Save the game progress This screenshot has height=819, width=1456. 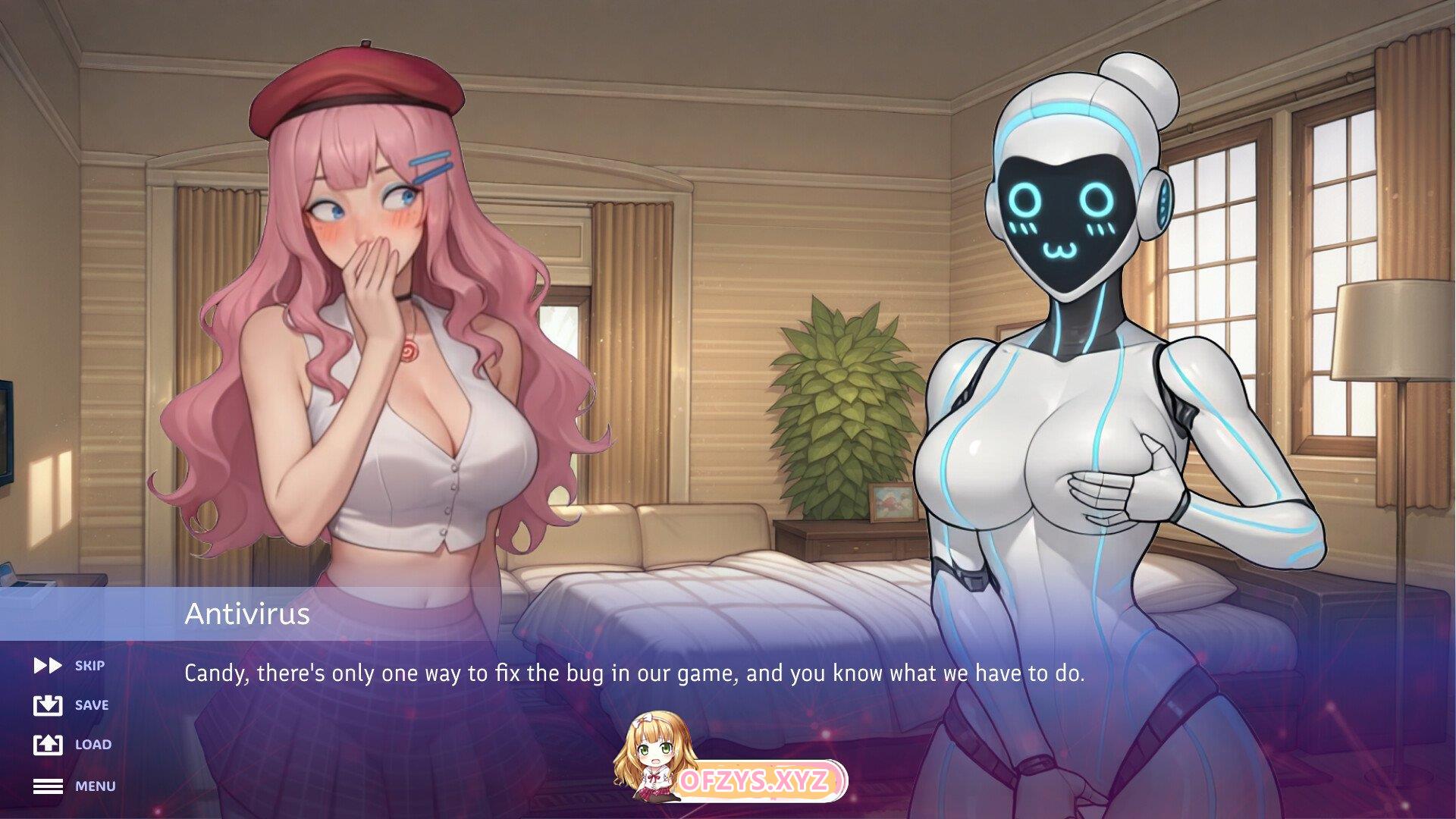(71, 705)
